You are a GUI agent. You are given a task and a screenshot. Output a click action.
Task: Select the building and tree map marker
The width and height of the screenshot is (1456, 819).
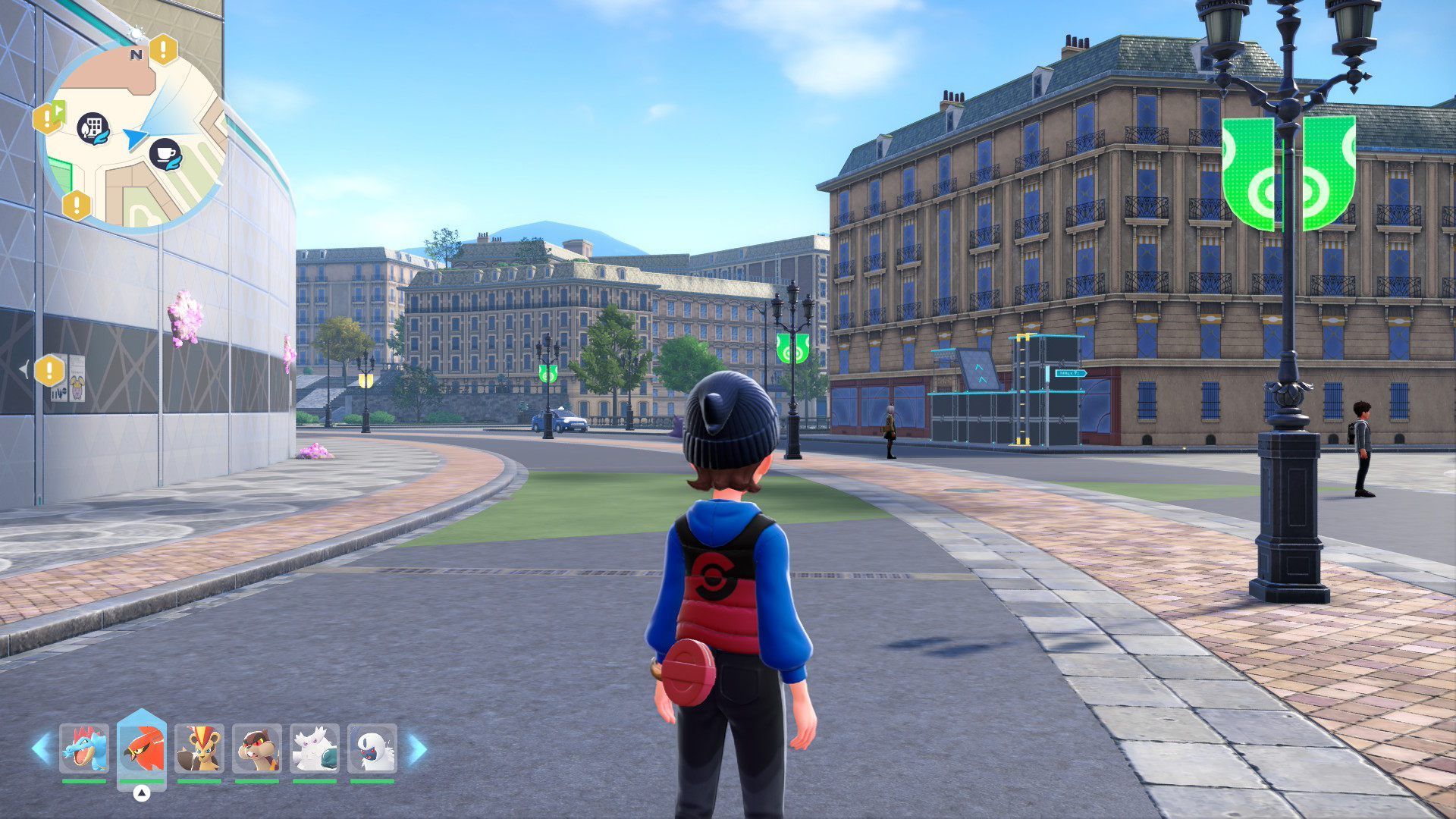(x=93, y=129)
